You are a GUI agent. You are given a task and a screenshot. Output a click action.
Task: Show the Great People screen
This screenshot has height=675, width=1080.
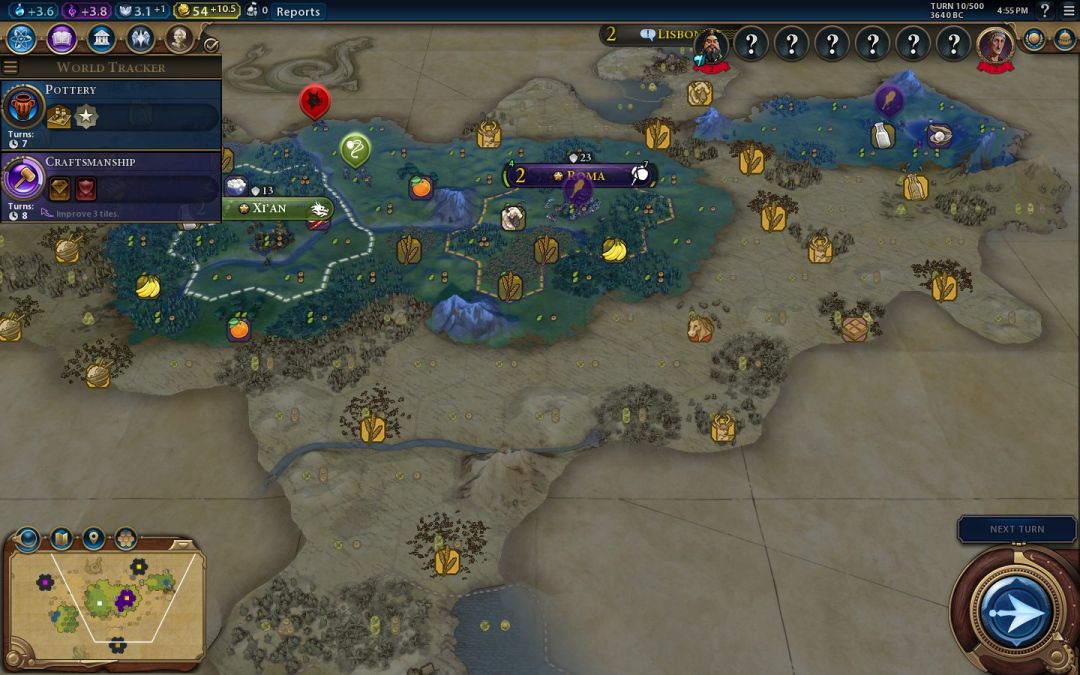pos(179,39)
